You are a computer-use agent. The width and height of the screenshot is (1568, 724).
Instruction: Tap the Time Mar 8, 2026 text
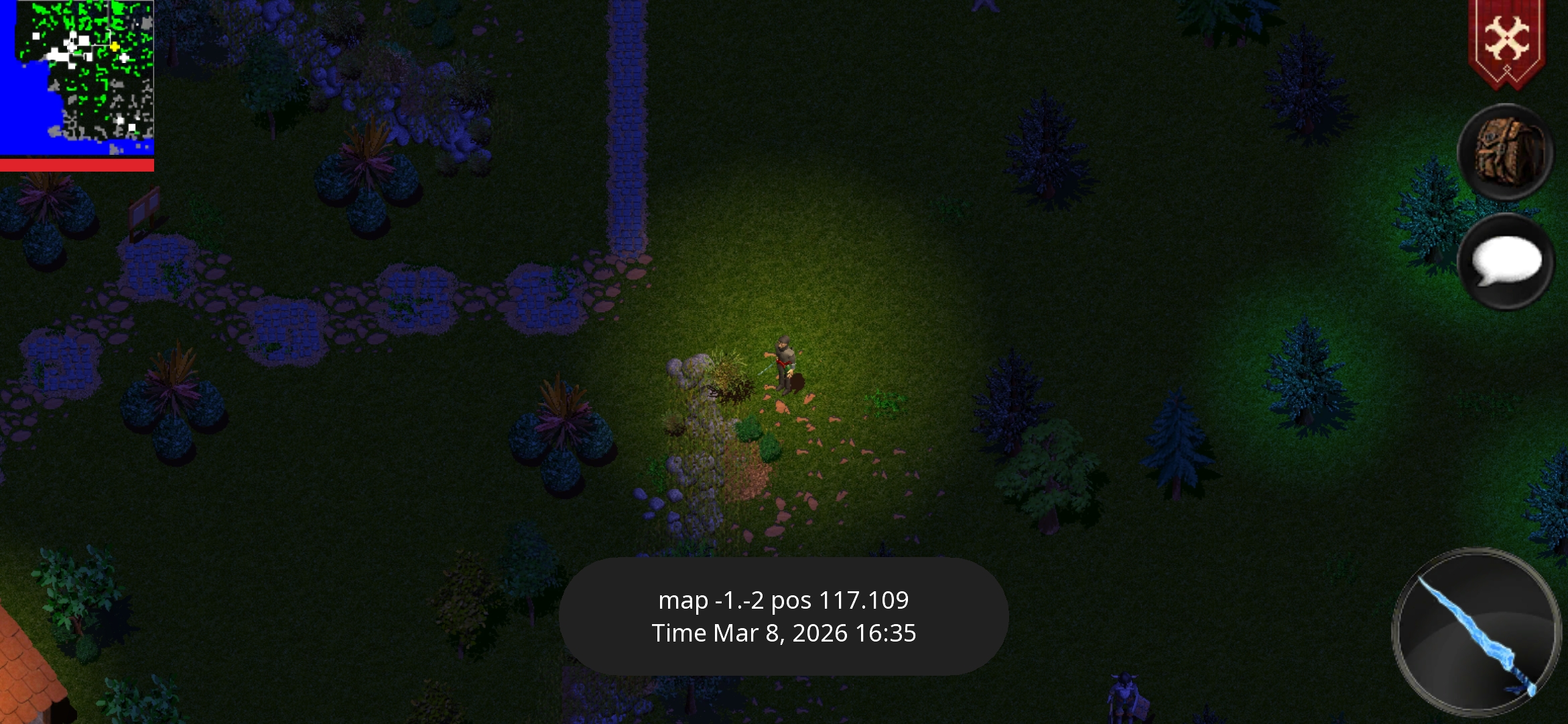tap(784, 633)
